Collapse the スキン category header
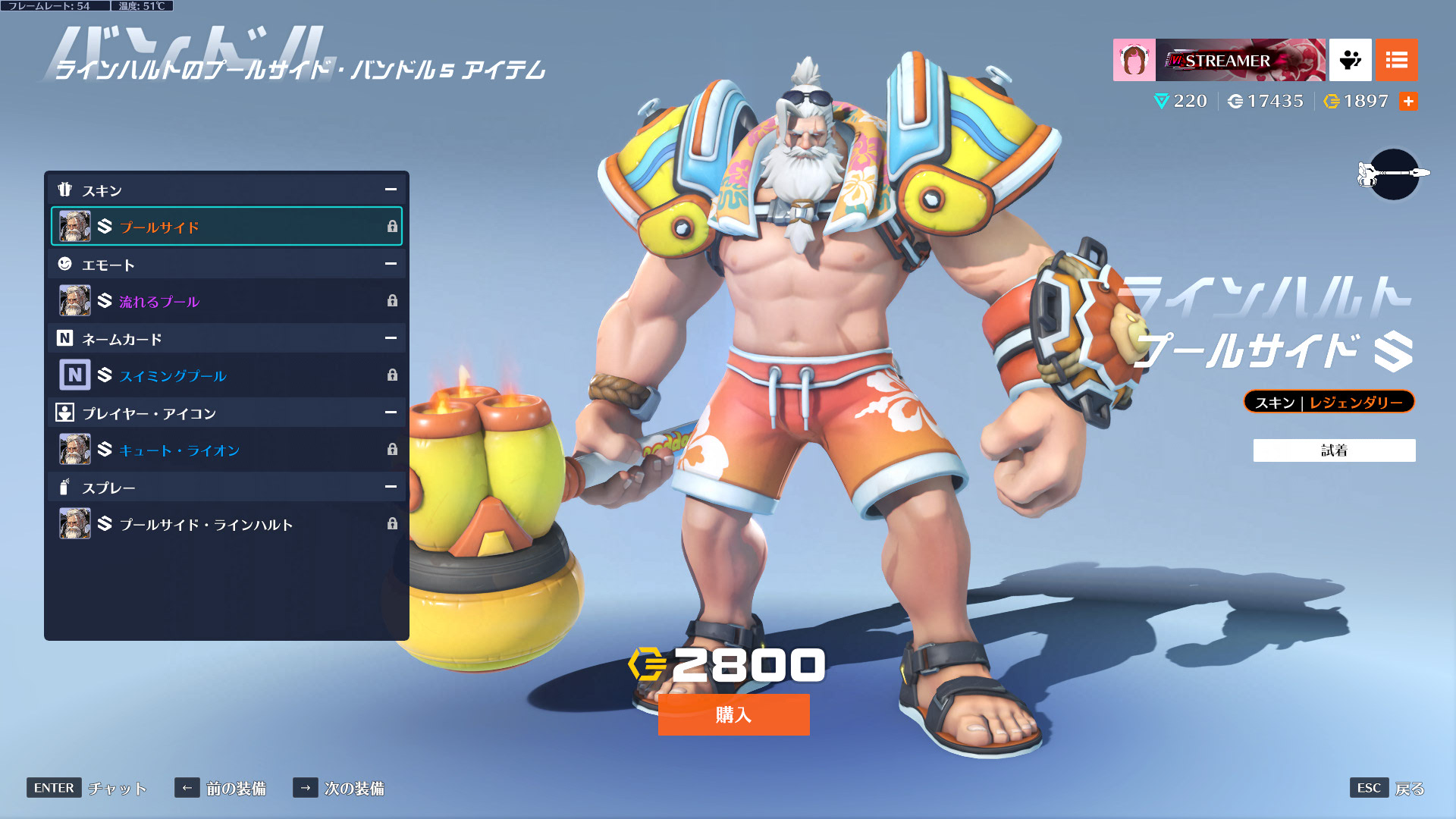Image resolution: width=1456 pixels, height=819 pixels. [x=391, y=190]
